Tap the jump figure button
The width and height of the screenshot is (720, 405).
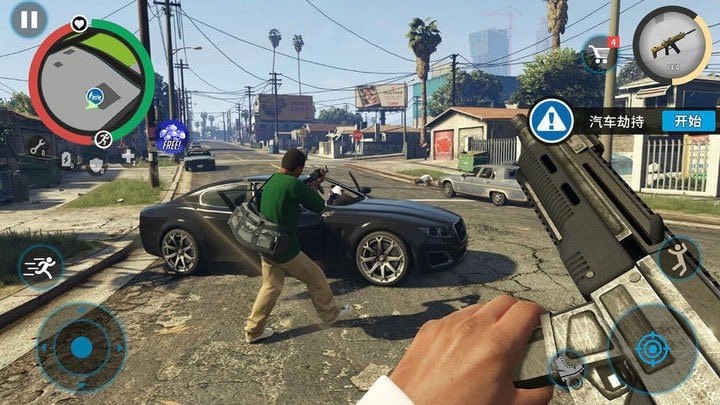pyautogui.click(x=680, y=257)
